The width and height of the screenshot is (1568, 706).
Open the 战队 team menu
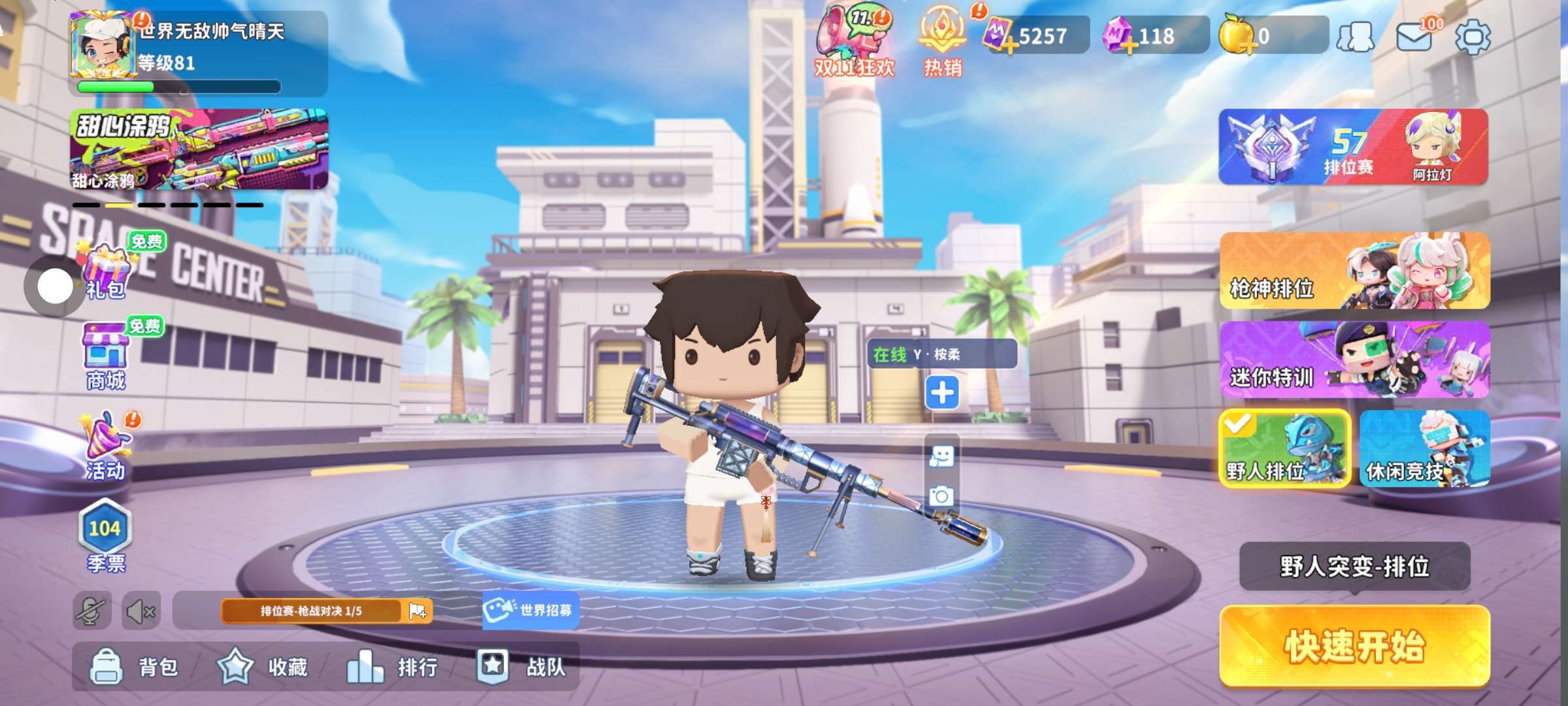(x=521, y=667)
